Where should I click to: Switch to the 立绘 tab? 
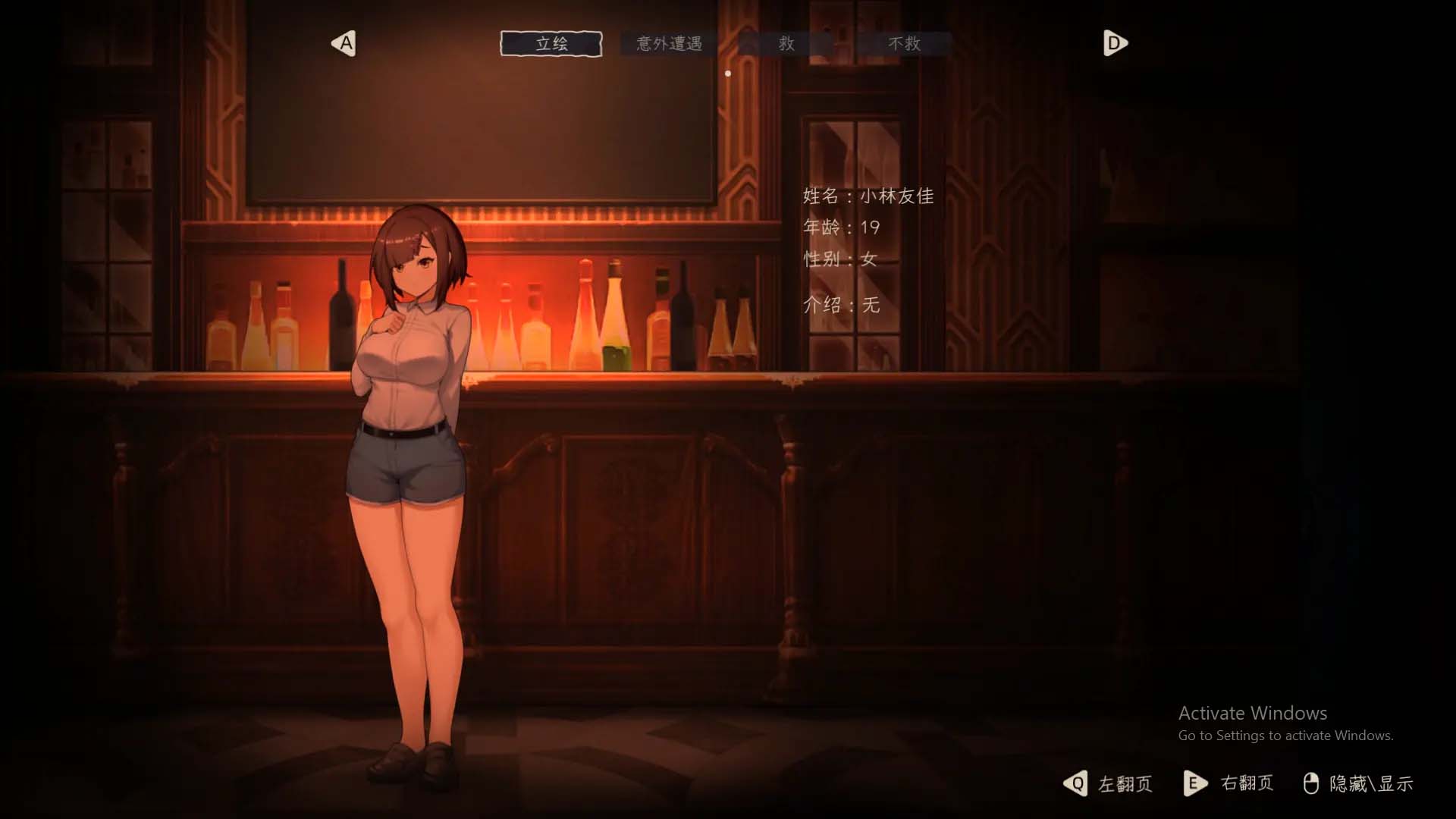[x=551, y=43]
